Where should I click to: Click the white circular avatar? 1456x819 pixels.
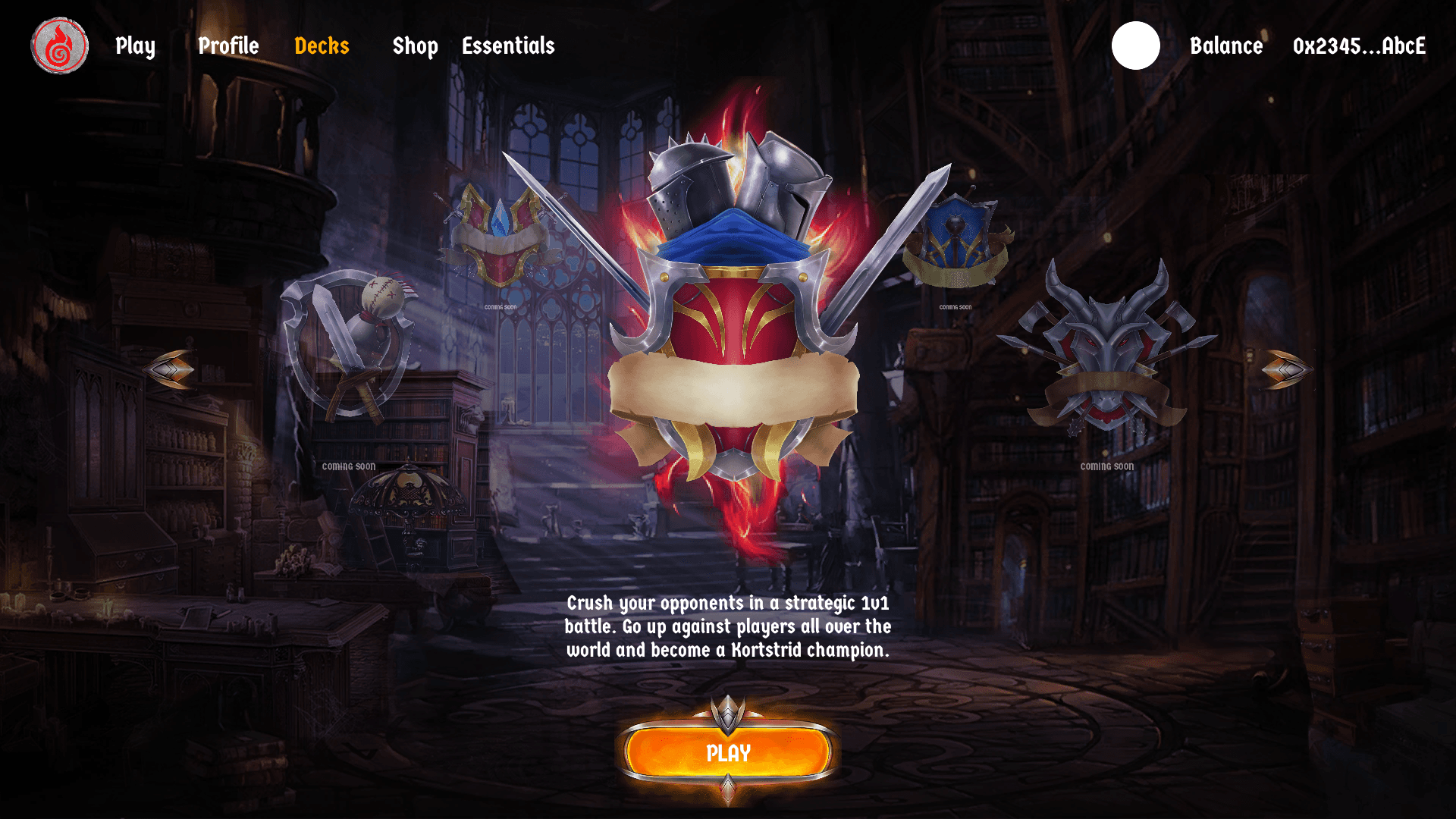(x=1135, y=45)
